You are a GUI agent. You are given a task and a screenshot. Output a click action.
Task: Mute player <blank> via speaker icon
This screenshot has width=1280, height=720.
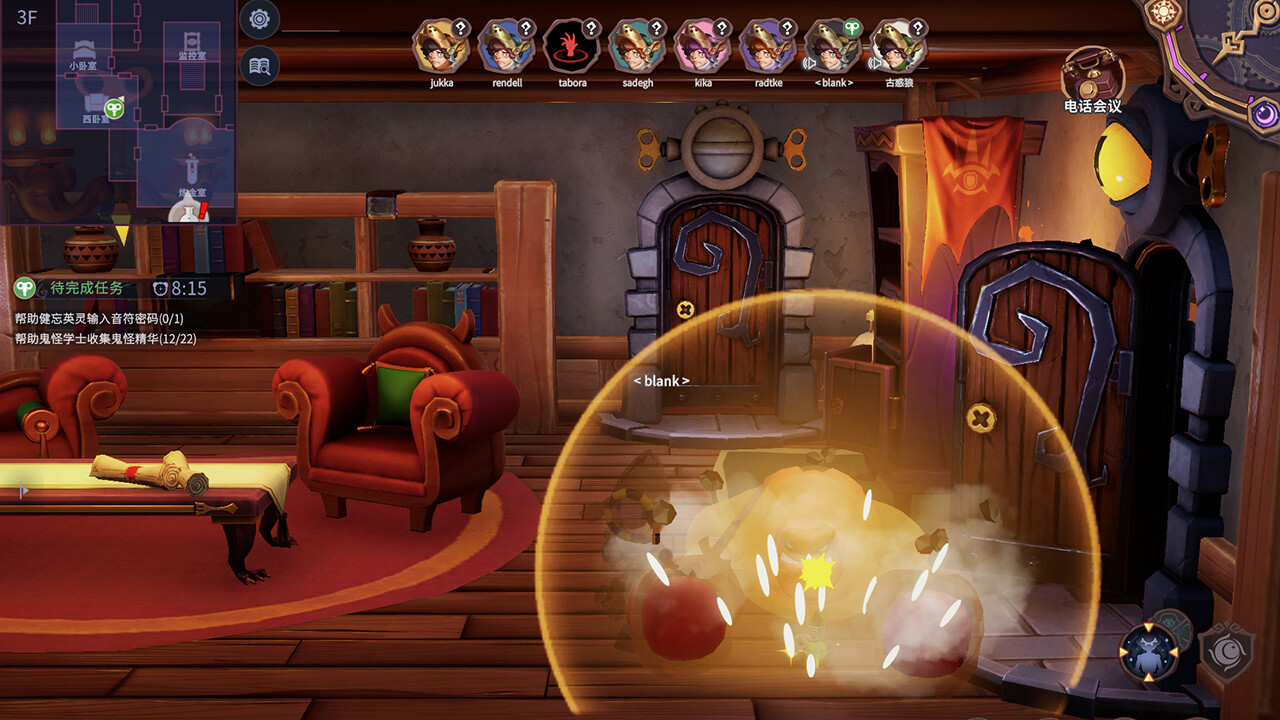[808, 63]
